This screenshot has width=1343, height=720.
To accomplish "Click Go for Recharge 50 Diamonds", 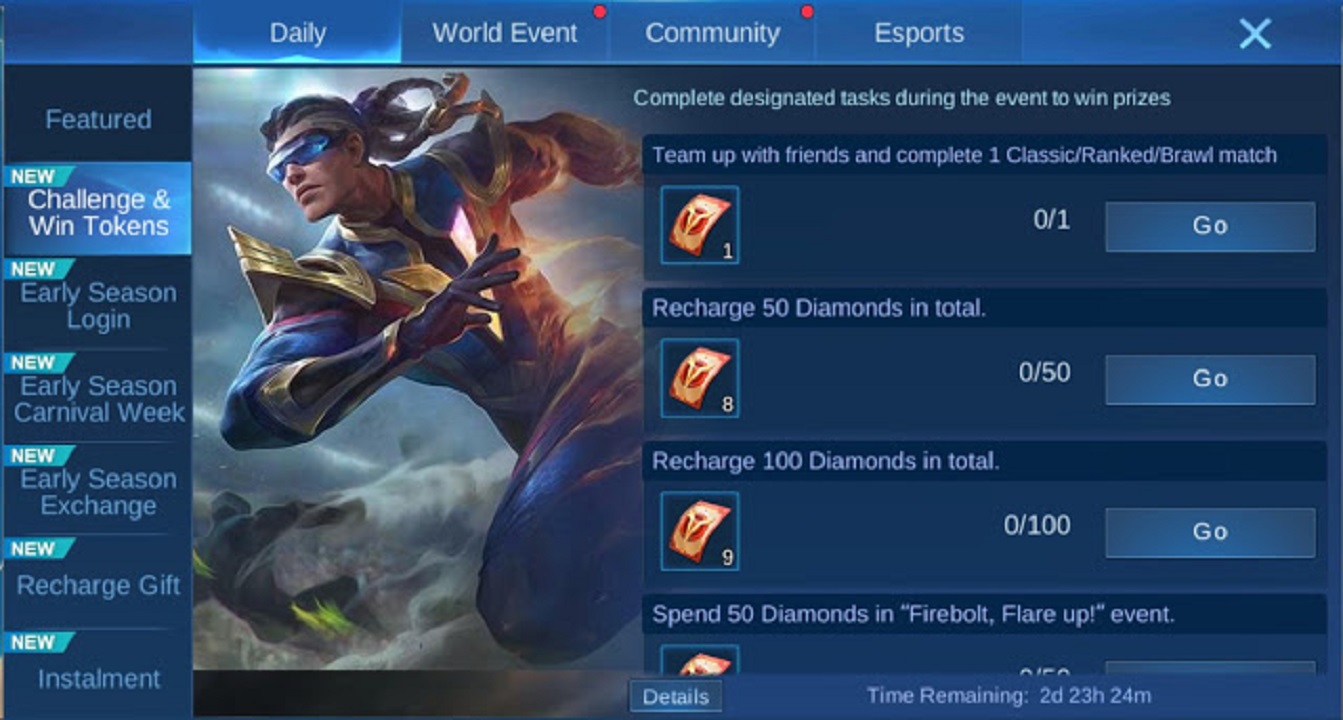I will [1209, 379].
